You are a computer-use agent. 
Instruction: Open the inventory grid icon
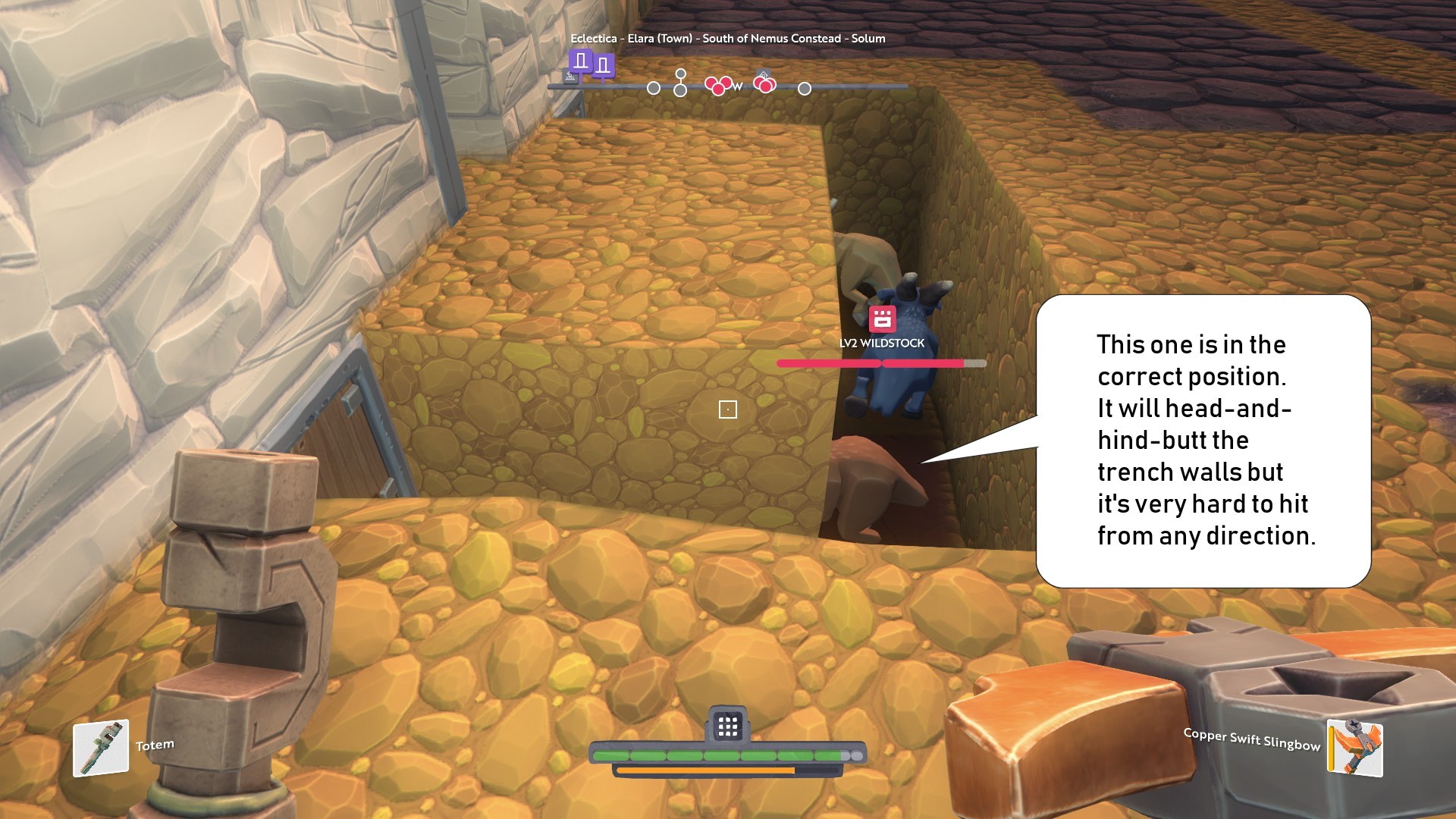(x=728, y=726)
